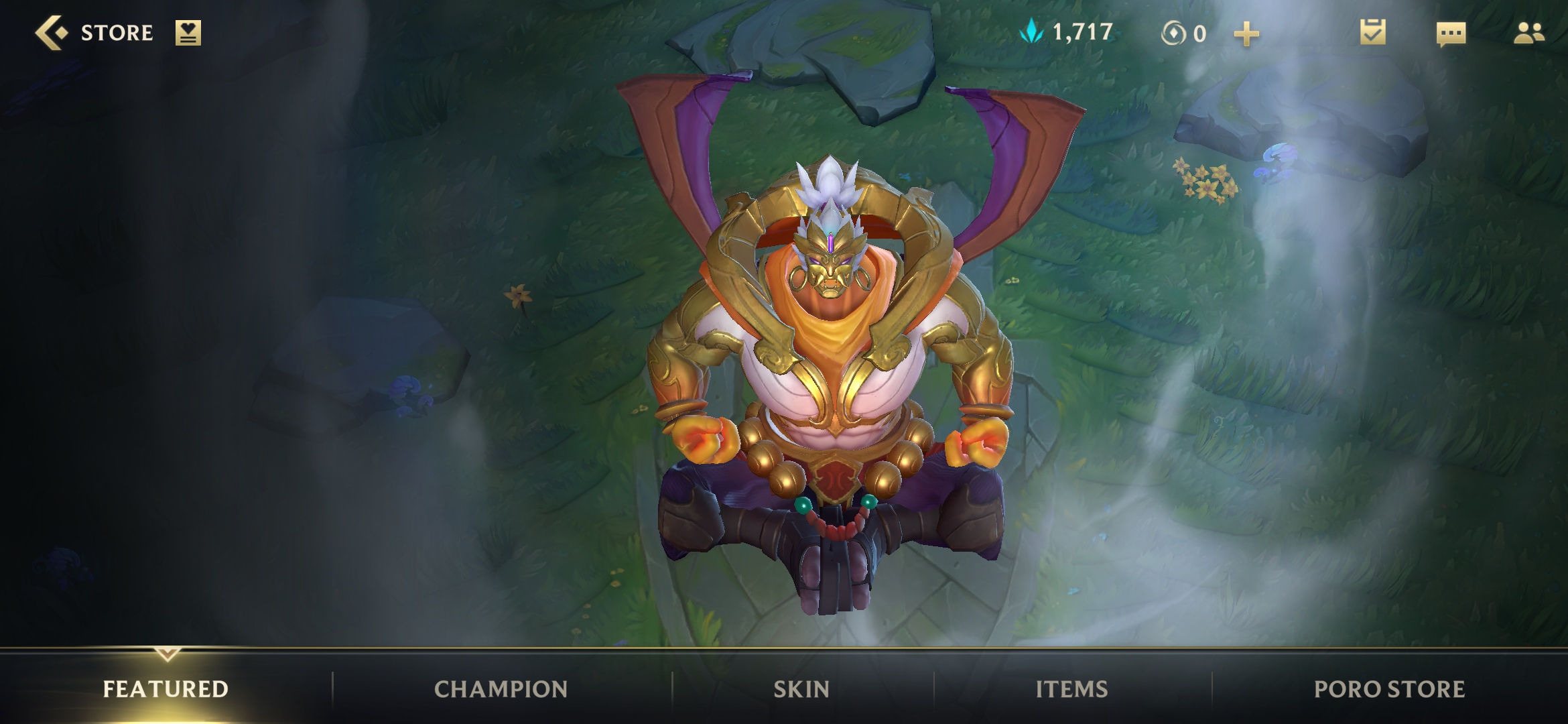Open the missions clipboard icon
The width and height of the screenshot is (1568, 724).
[1372, 32]
